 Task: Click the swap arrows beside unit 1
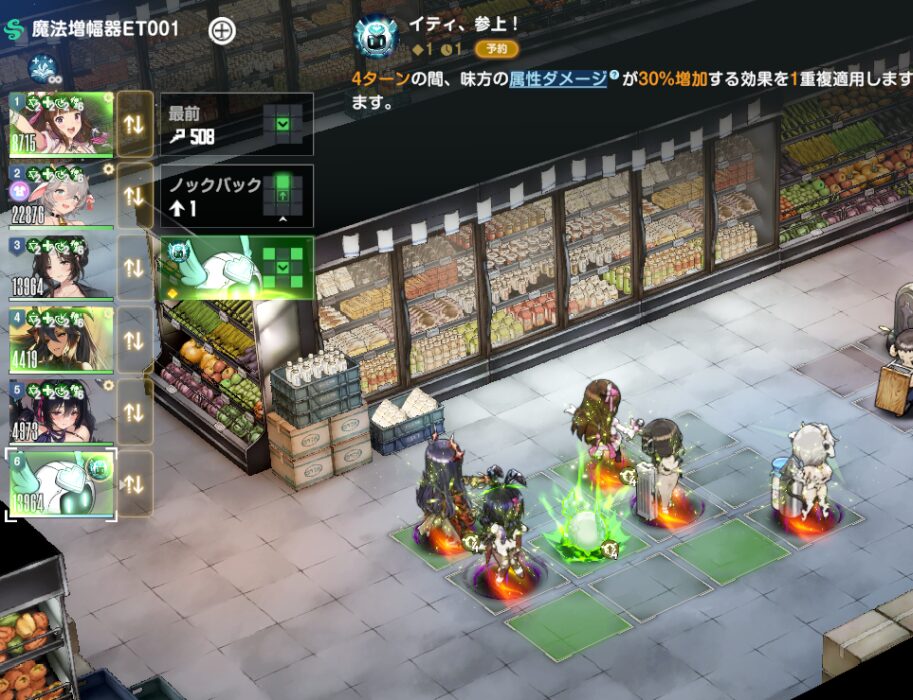point(135,124)
